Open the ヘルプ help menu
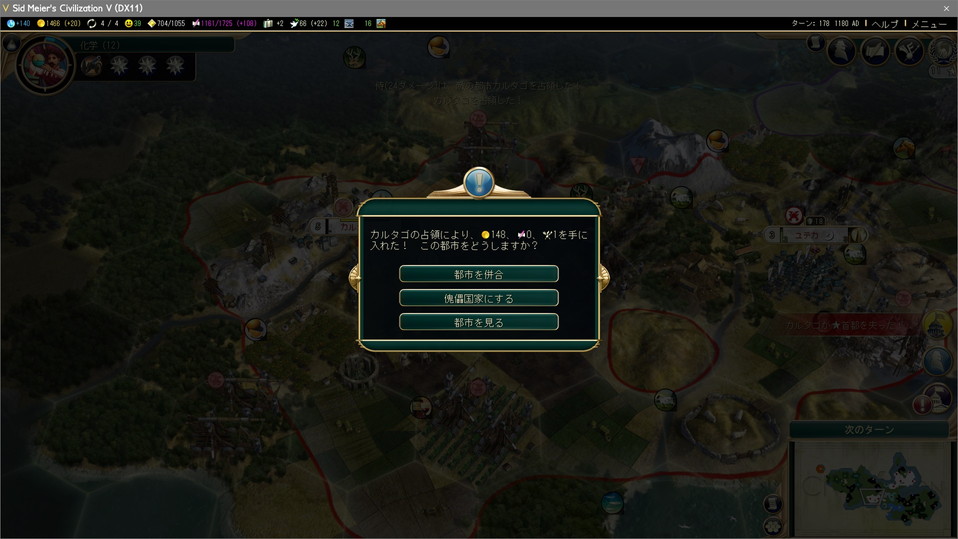The height and width of the screenshot is (539, 958). click(x=885, y=23)
